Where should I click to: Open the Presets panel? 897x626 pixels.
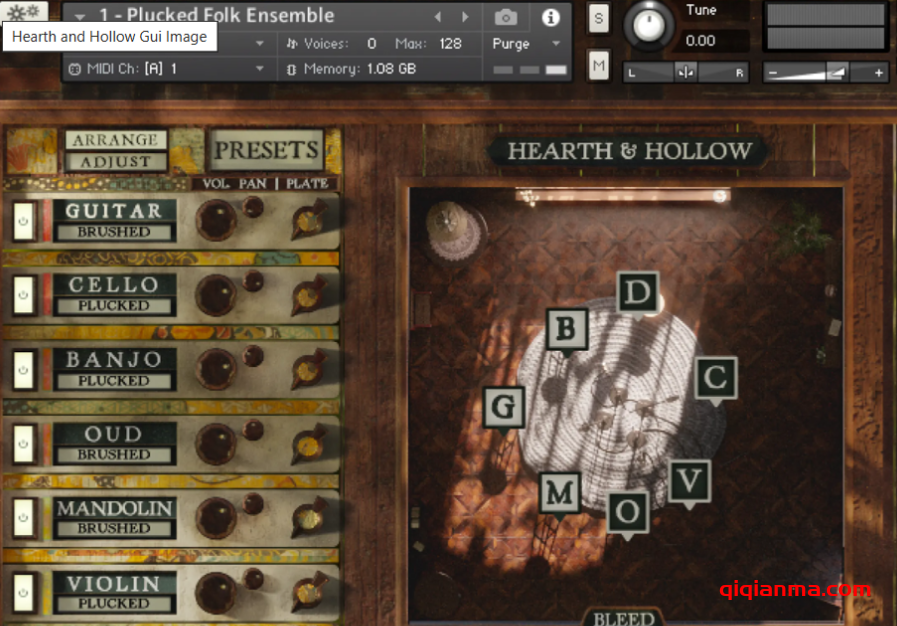267,151
